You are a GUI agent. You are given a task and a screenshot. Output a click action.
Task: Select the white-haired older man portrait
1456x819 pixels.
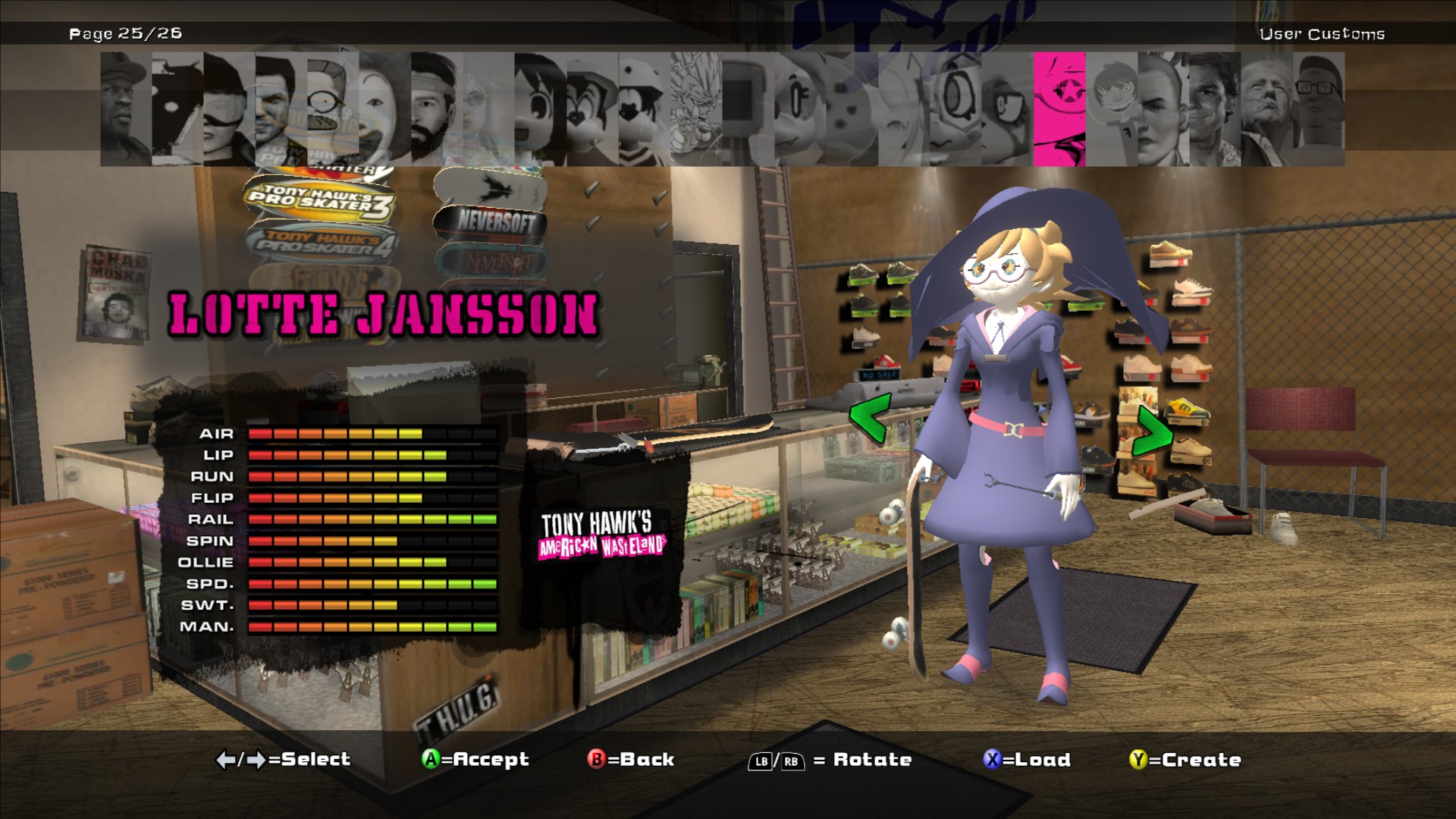point(1266,109)
